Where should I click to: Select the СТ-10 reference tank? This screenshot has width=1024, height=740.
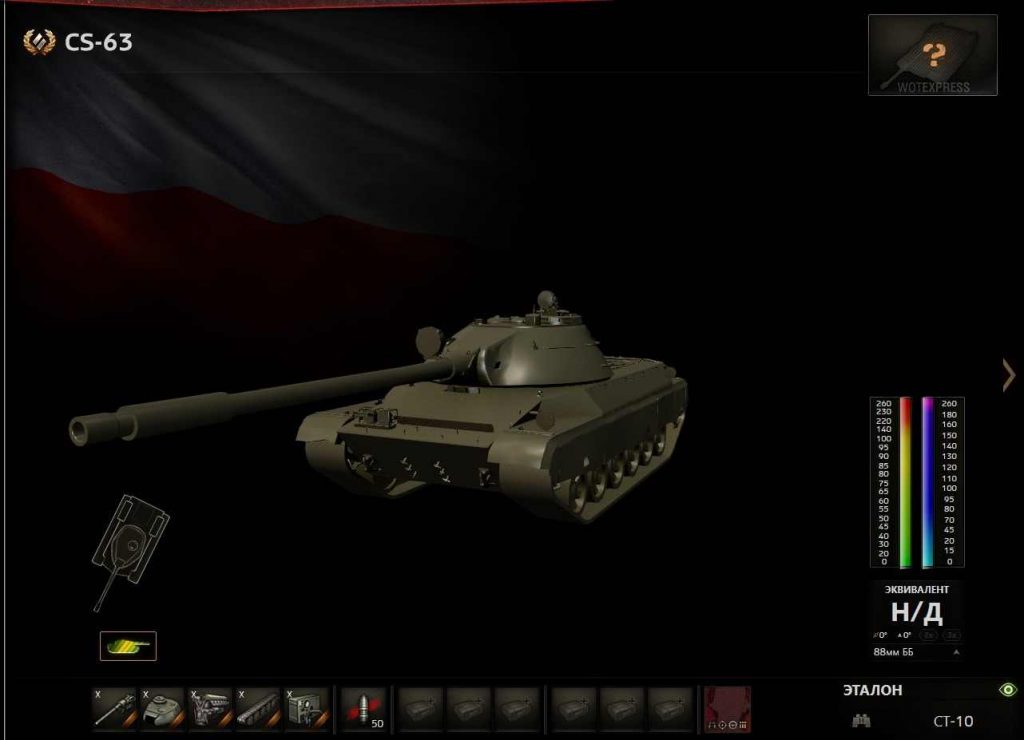[953, 720]
